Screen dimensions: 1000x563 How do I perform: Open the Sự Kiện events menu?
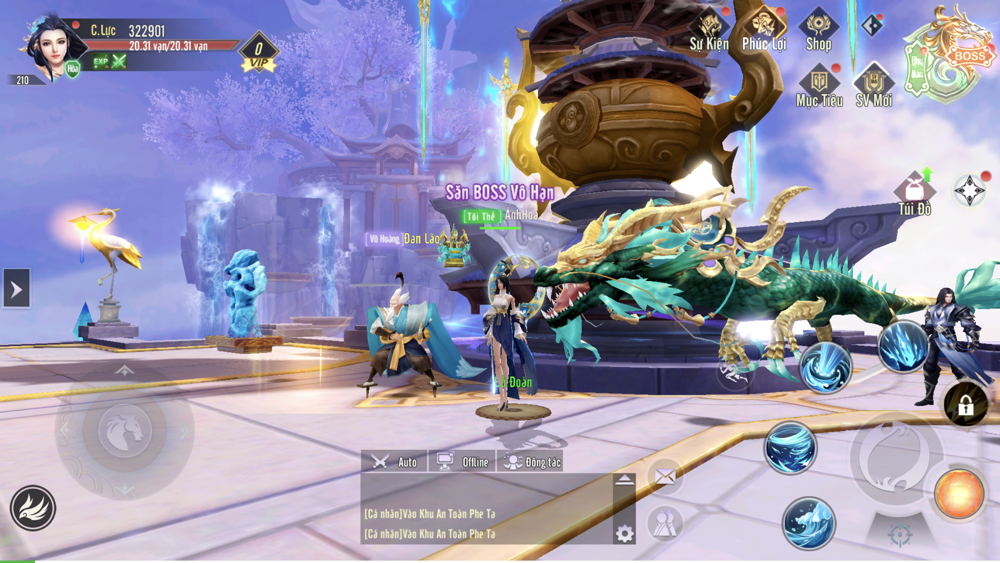[710, 28]
